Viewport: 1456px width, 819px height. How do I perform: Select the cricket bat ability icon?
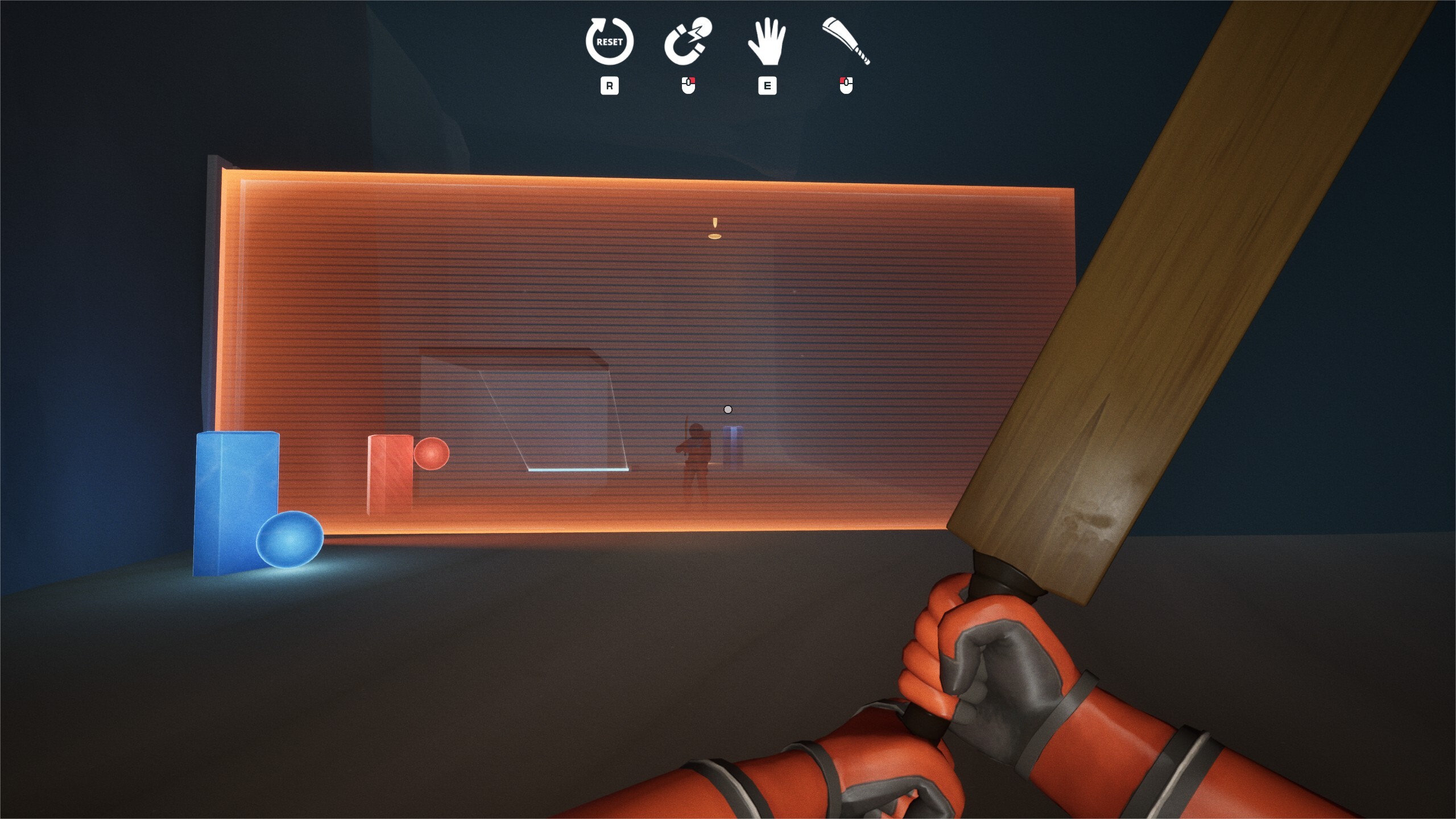pyautogui.click(x=846, y=43)
